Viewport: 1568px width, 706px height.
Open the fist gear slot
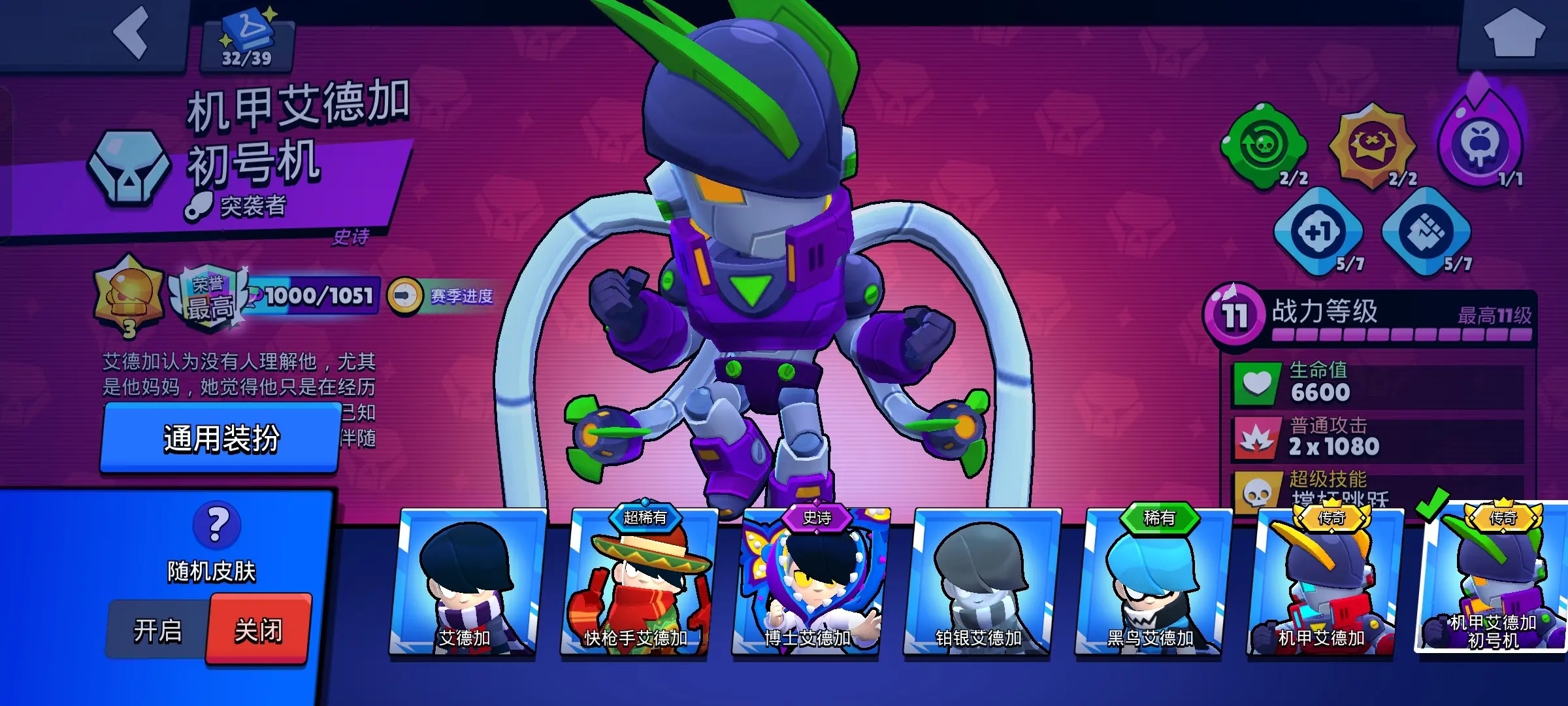click(x=1426, y=231)
